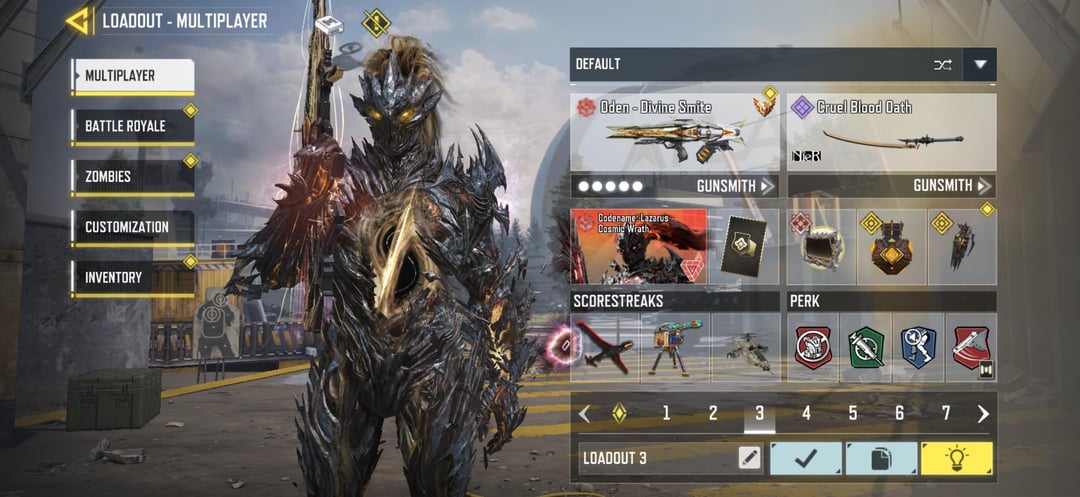Select the Cruel Blood Oath secondary weapon

pyautogui.click(x=891, y=133)
